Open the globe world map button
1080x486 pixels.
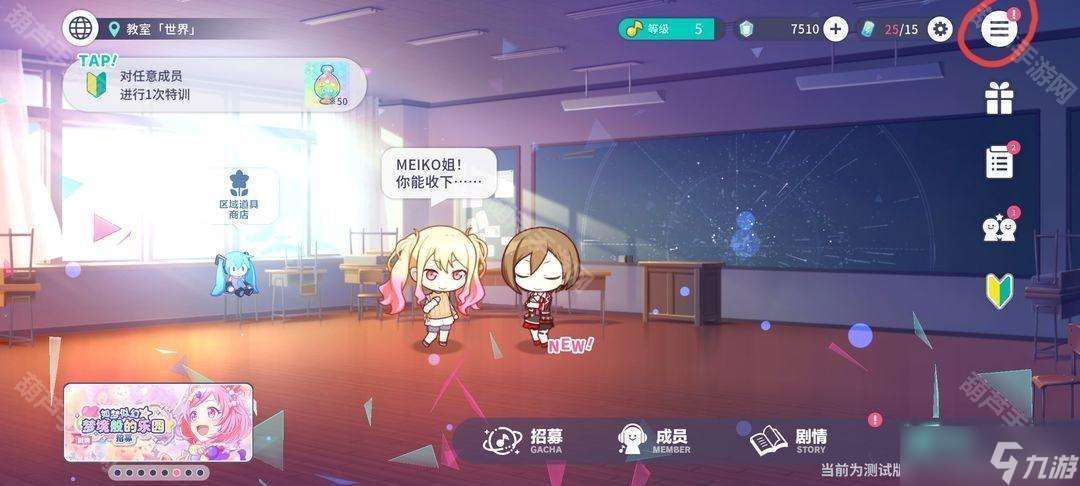coord(80,28)
